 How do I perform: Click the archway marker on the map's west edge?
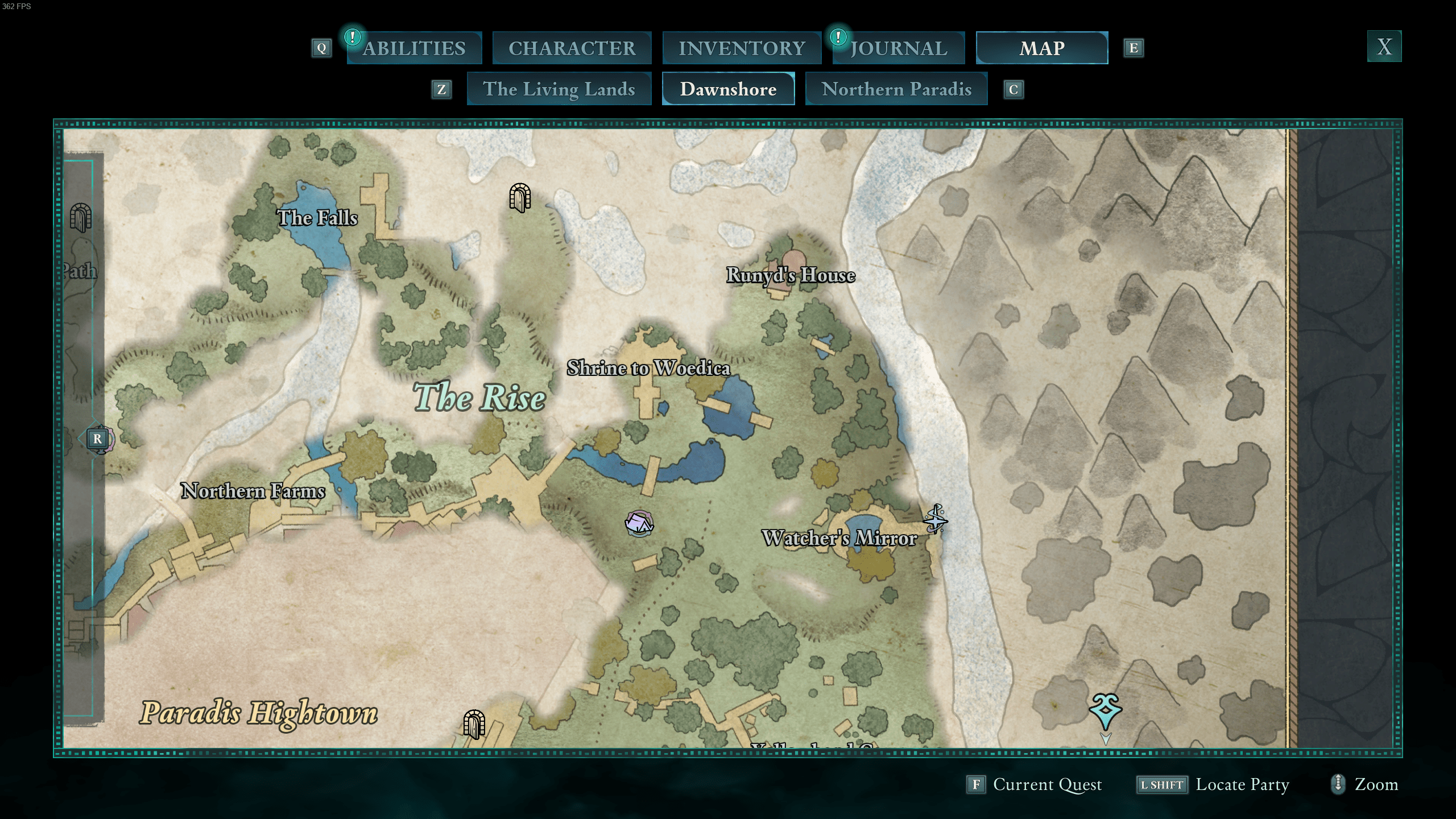pos(80,218)
